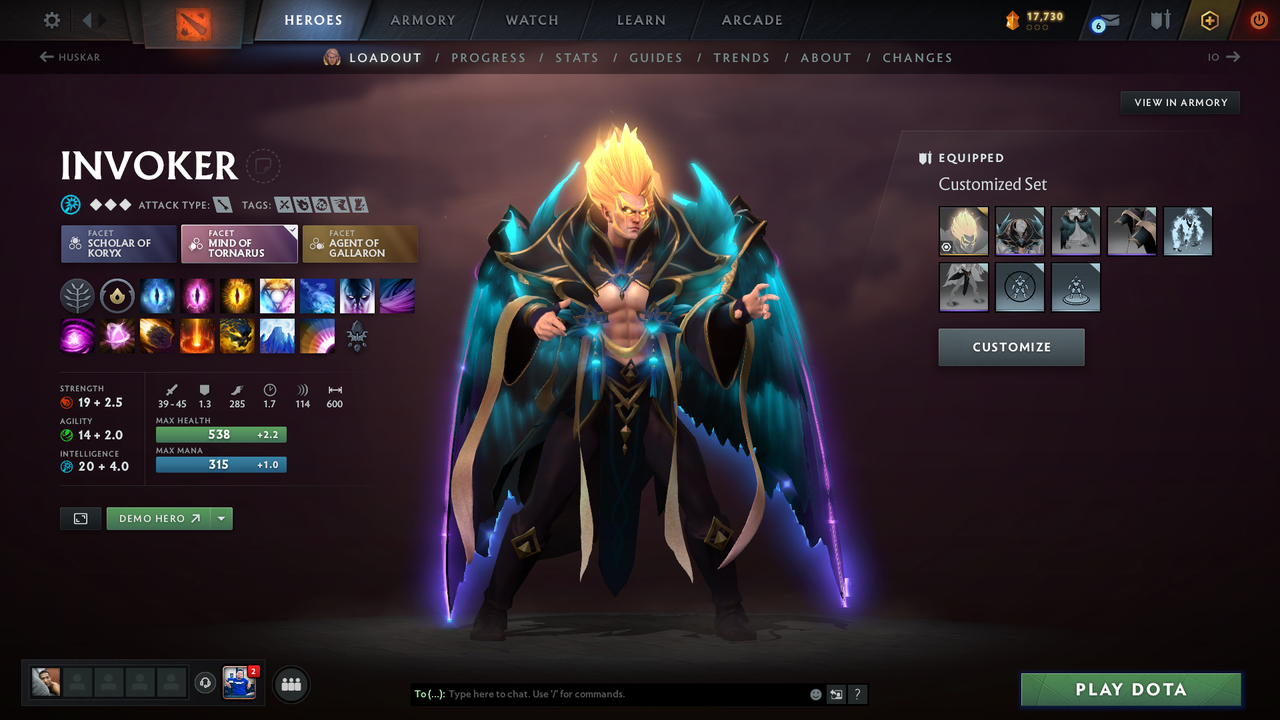1280x720 pixels.
Task: Open the mail notifications icon
Action: tap(1110, 19)
